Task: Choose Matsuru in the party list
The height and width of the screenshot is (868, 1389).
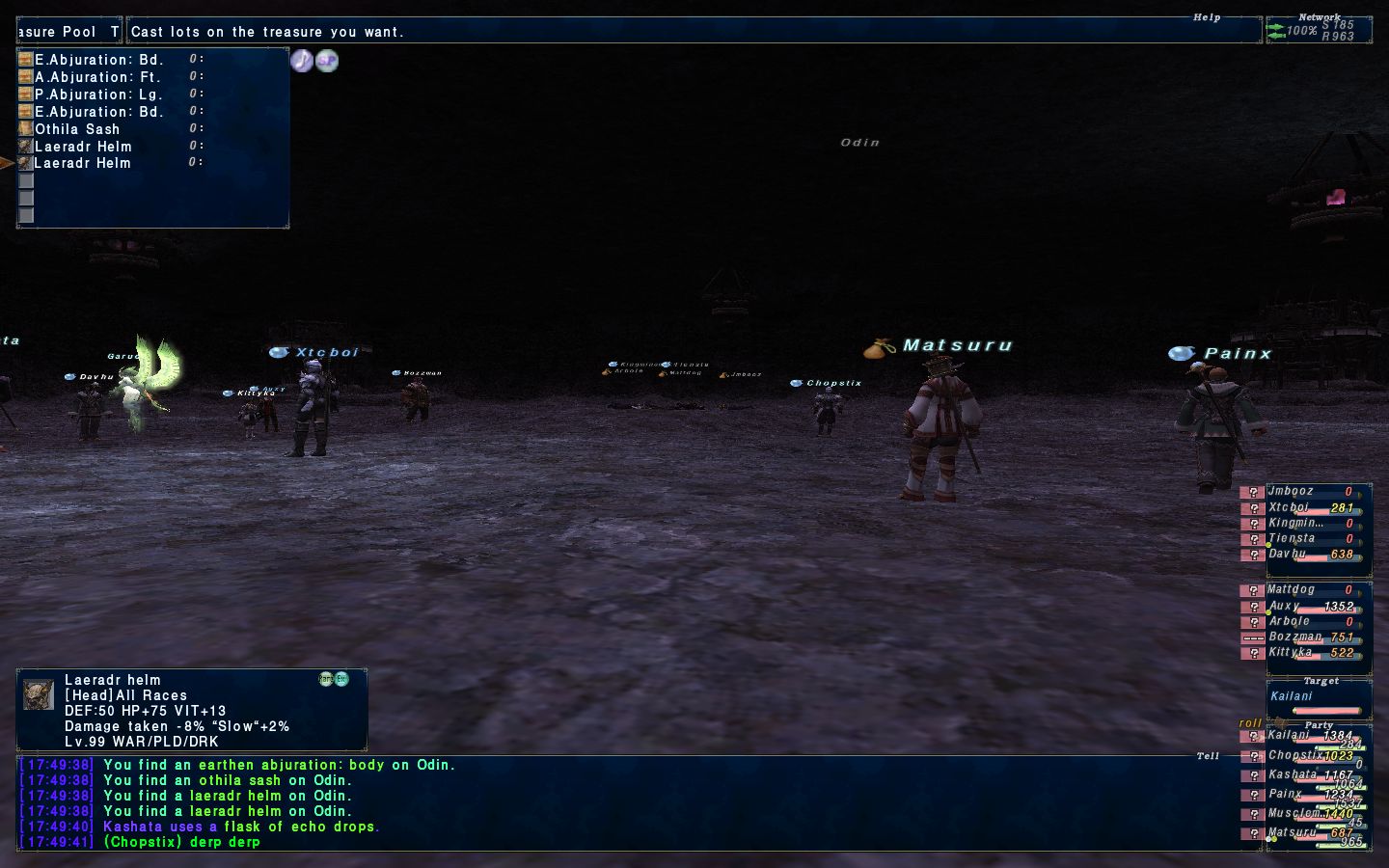Action: pos(1293,833)
